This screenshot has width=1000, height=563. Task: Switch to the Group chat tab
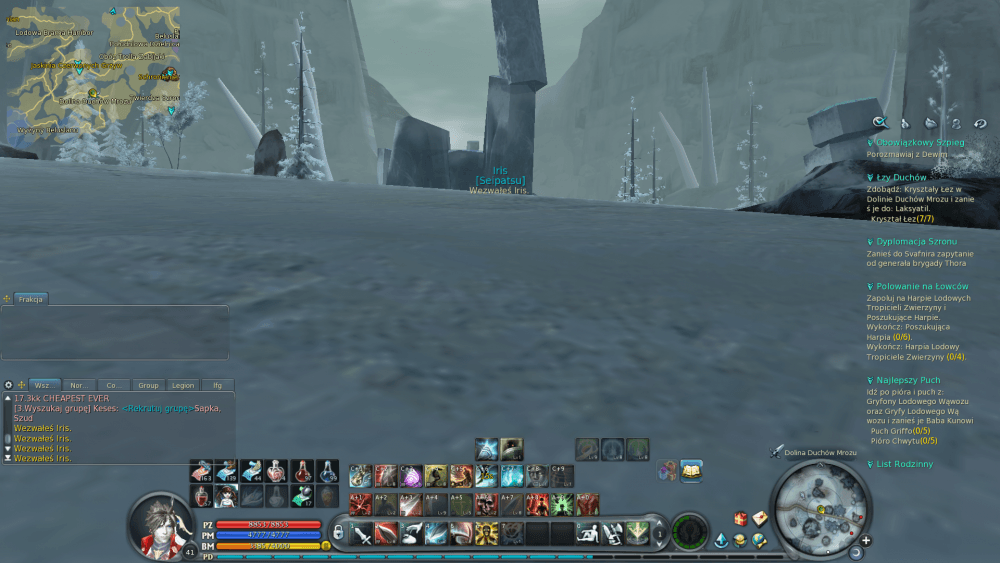click(x=149, y=385)
